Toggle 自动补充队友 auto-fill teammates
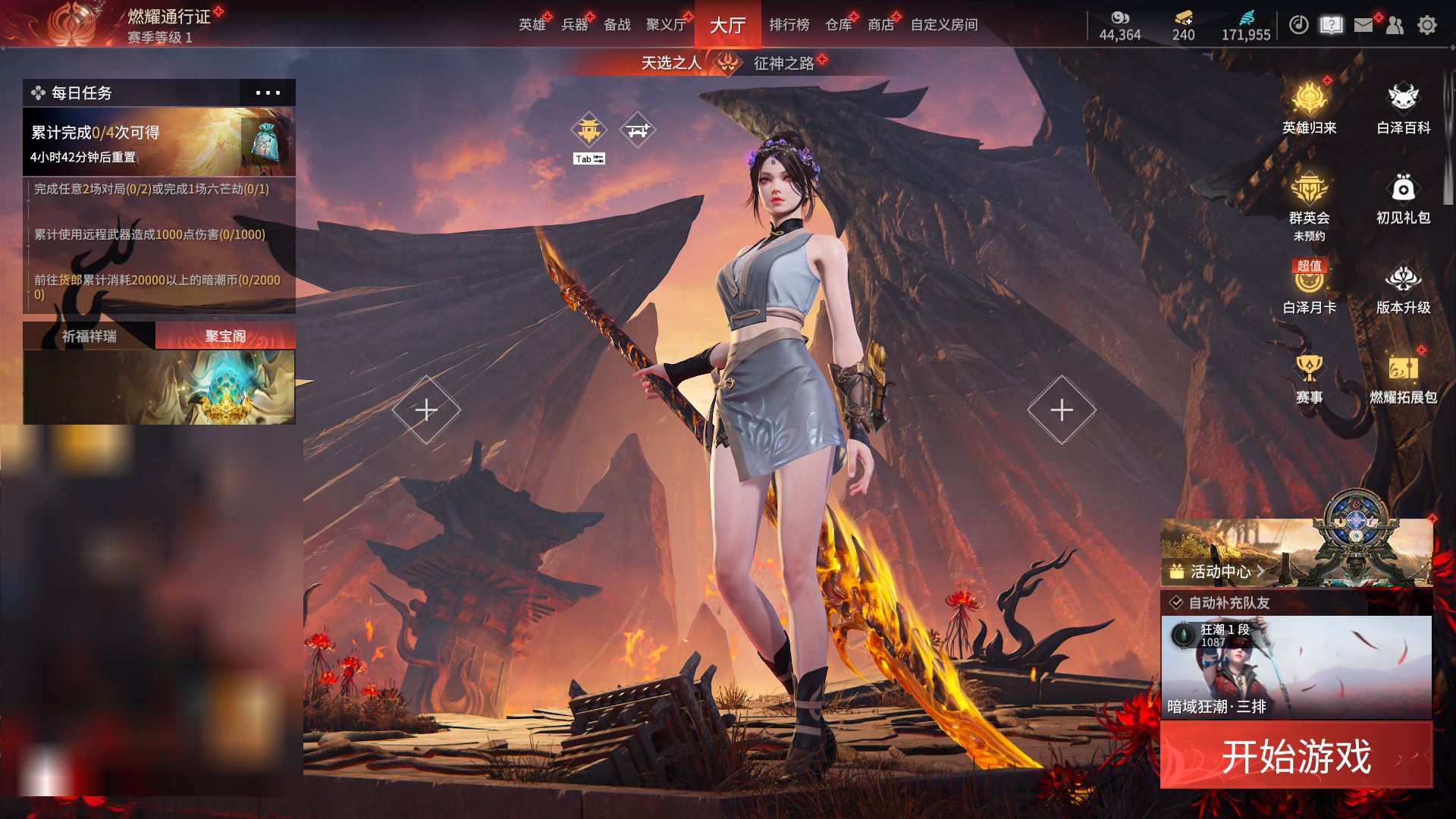The height and width of the screenshot is (819, 1456). [1177, 603]
